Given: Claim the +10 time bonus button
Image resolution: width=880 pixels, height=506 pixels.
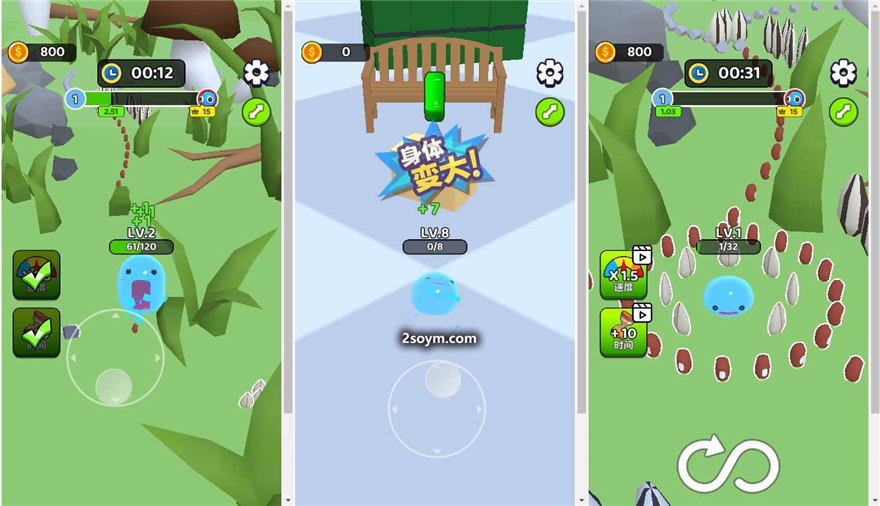Looking at the screenshot, I should click(623, 332).
